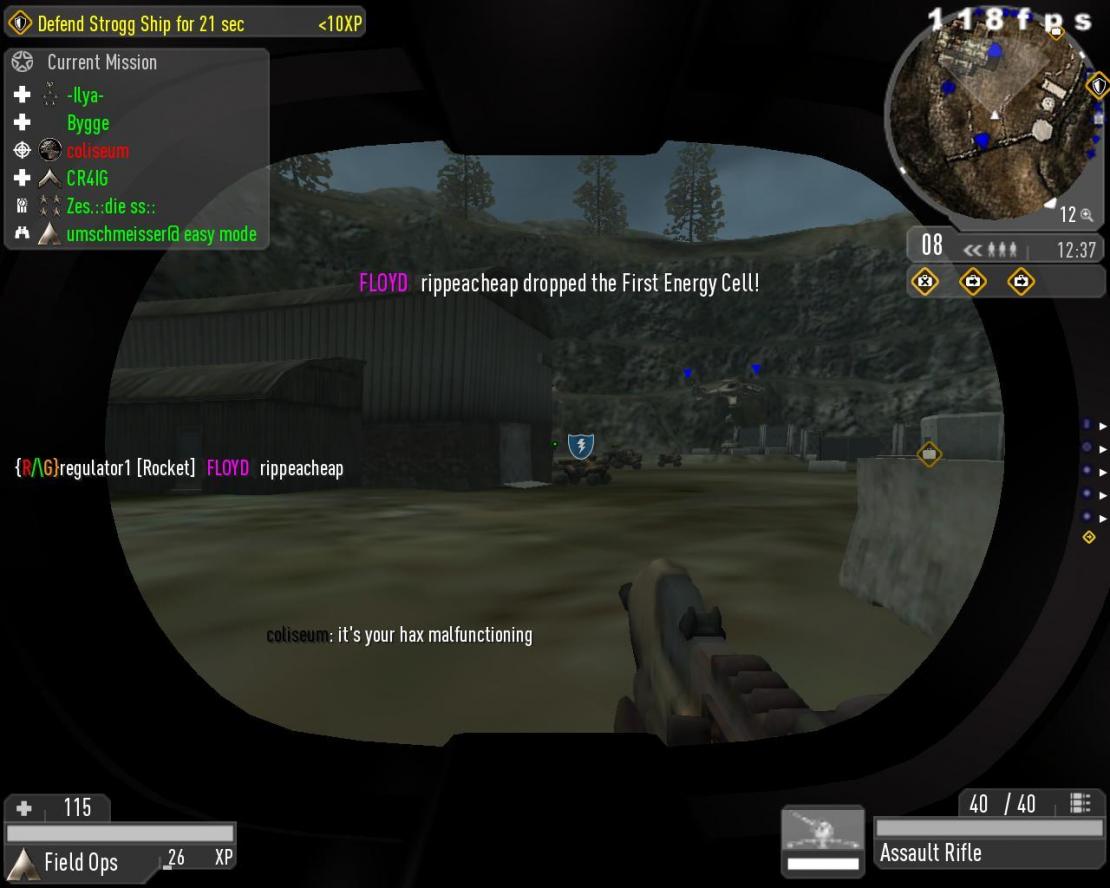Click the shield objective waypoint marker
Screen dimensions: 1110x888
[581, 446]
